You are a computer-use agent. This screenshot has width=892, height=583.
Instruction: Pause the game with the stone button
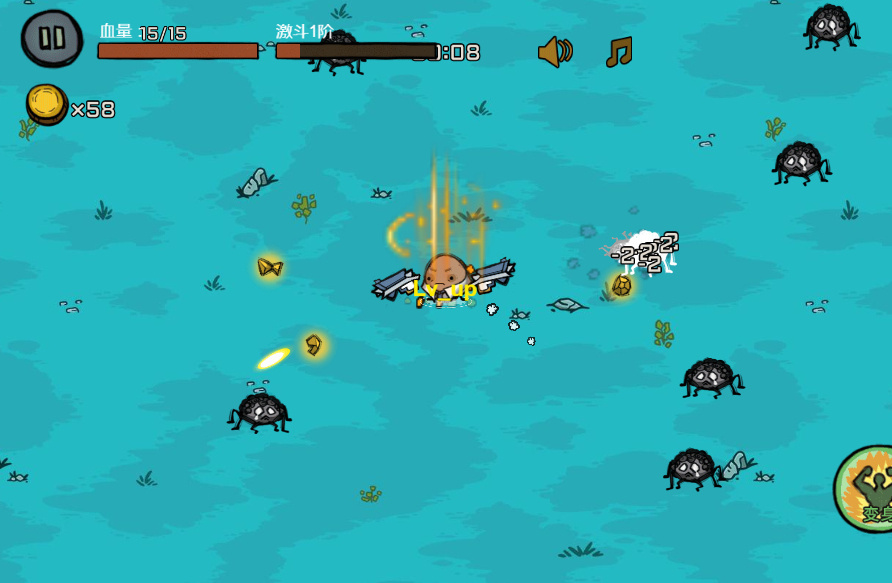[52, 39]
